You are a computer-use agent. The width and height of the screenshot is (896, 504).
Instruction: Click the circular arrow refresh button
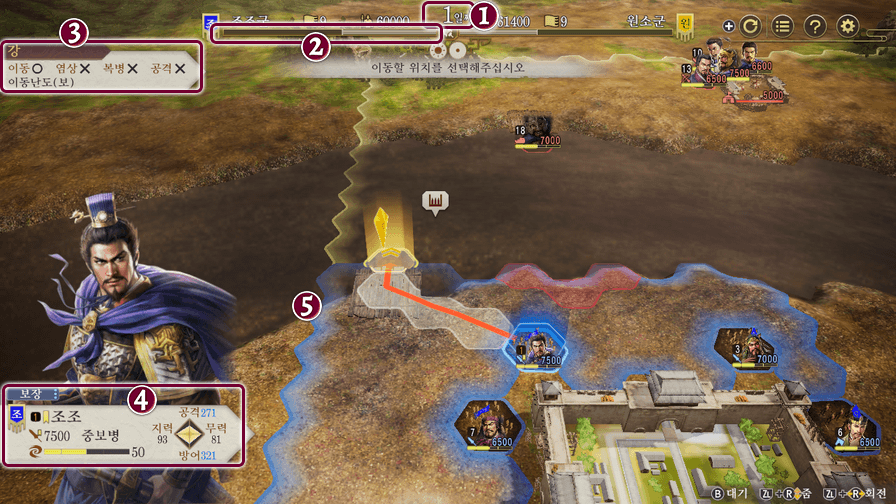[x=751, y=27]
